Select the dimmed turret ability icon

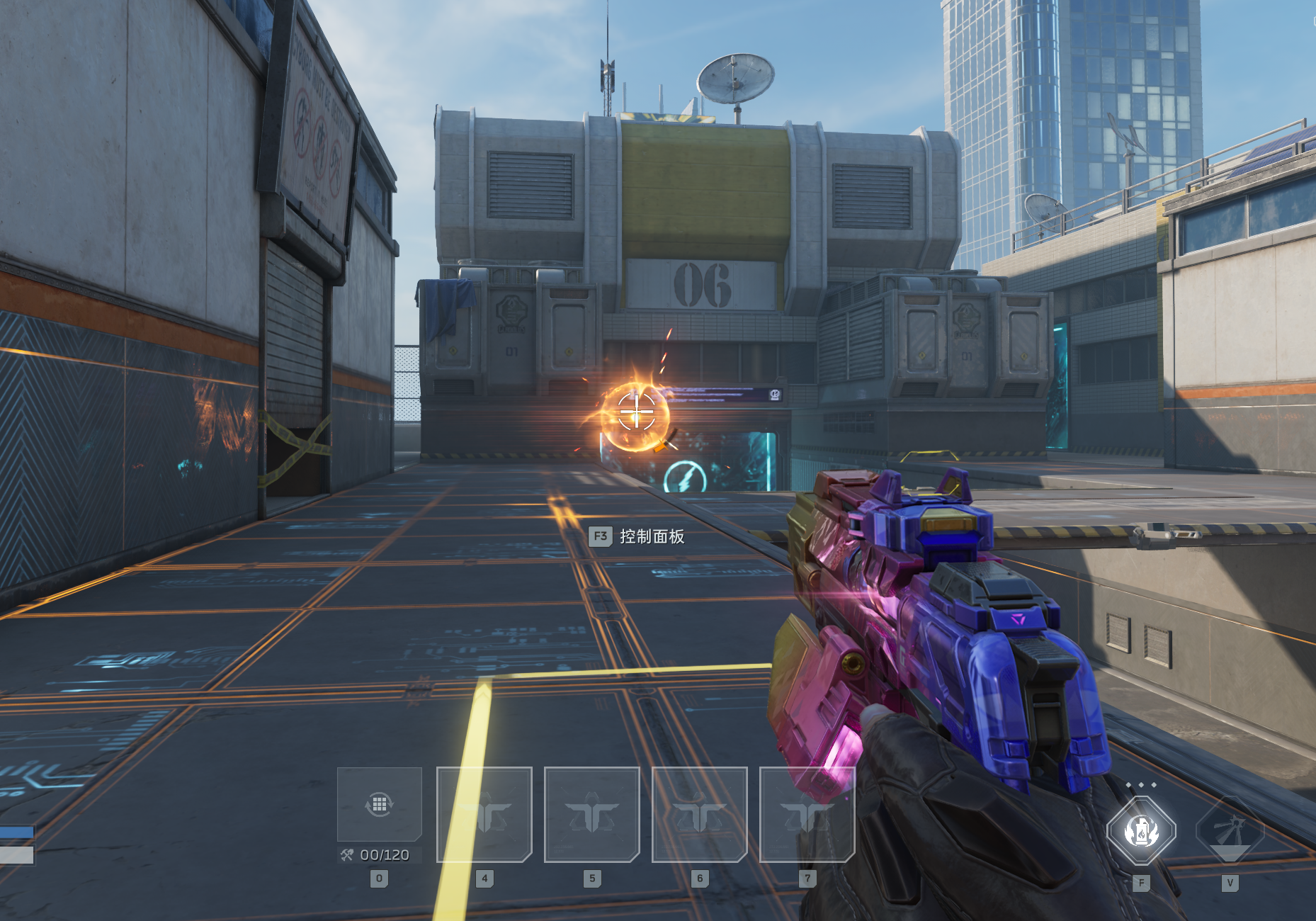(1230, 830)
